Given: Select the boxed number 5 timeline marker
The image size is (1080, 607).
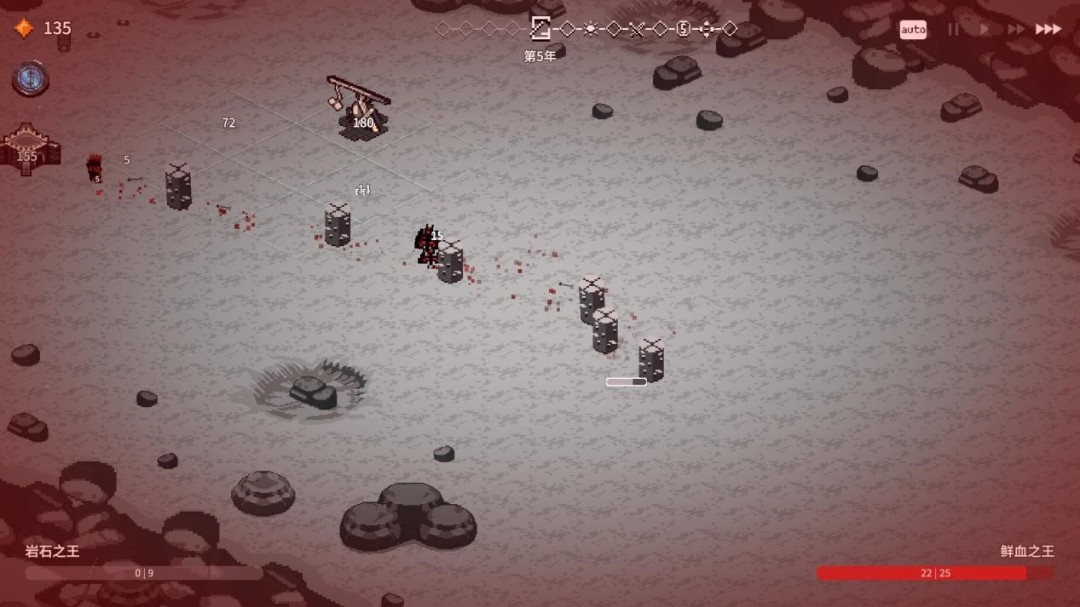Looking at the screenshot, I should tap(683, 28).
